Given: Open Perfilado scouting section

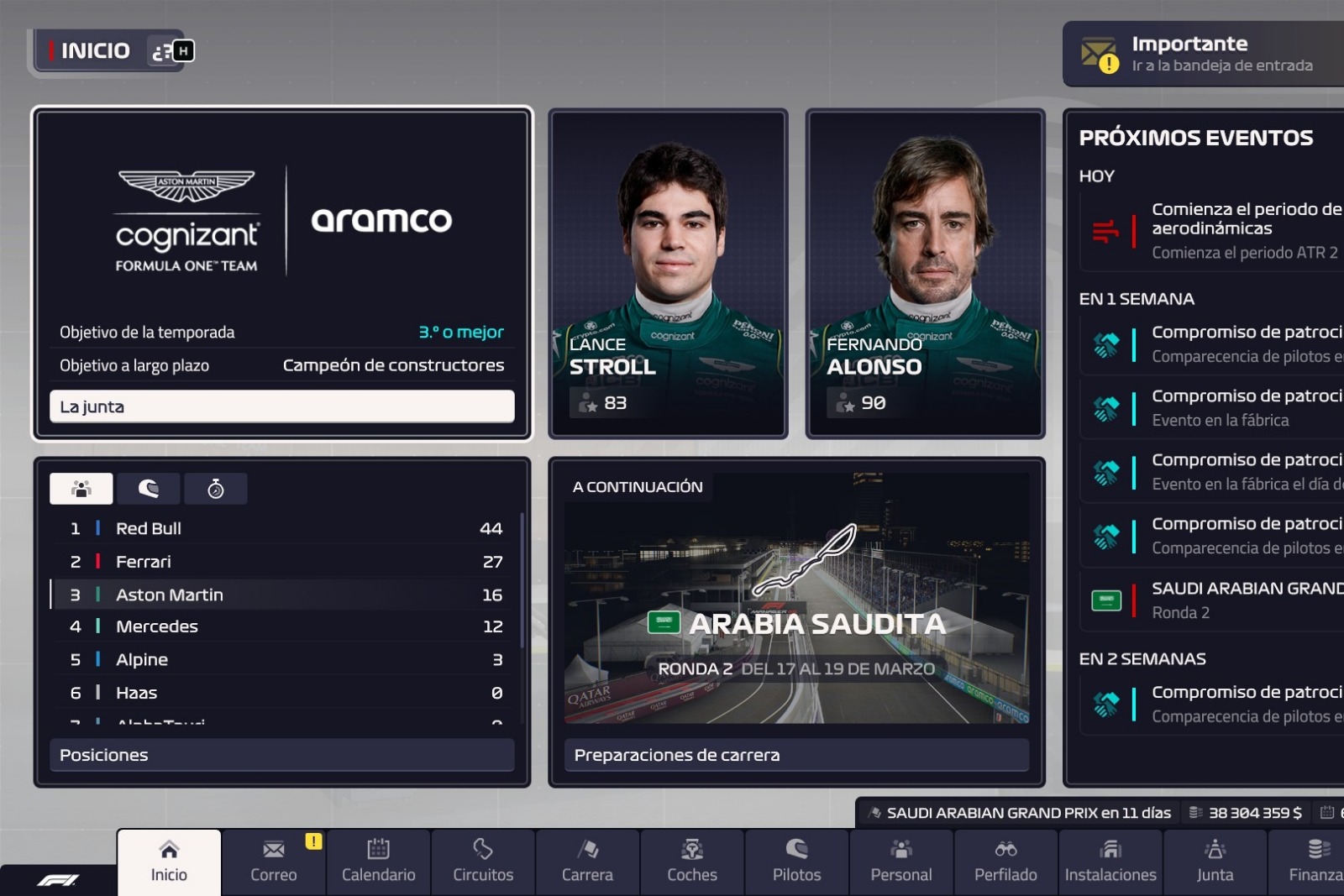Looking at the screenshot, I should [x=1005, y=862].
